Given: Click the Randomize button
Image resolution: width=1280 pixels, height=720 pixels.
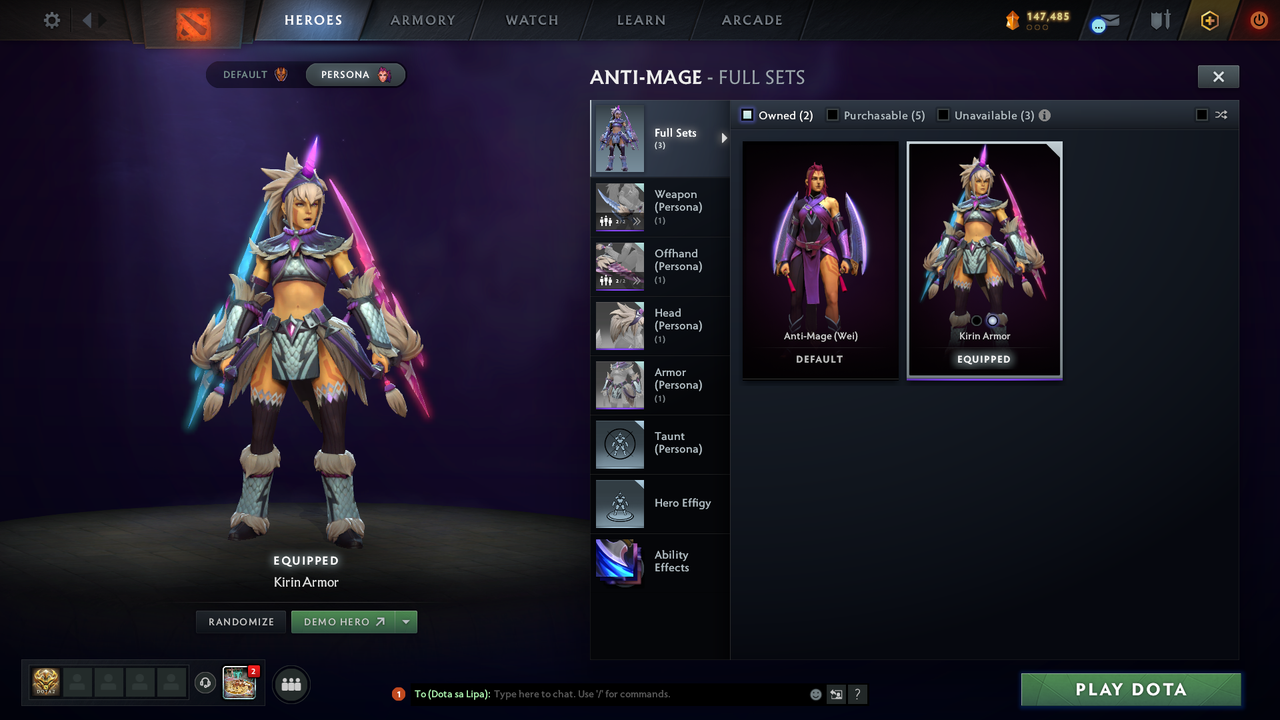Looking at the screenshot, I should pos(240,621).
